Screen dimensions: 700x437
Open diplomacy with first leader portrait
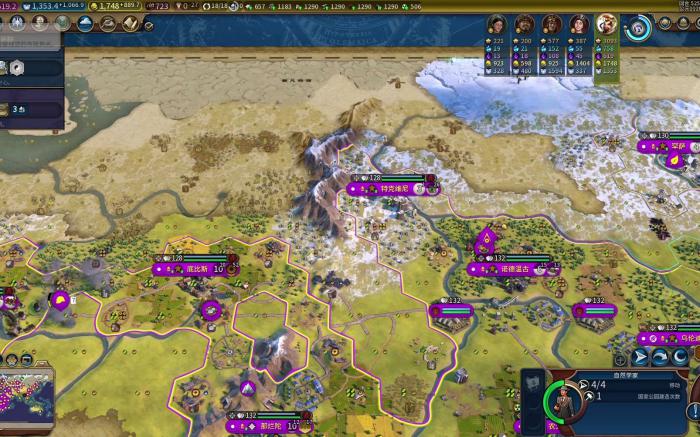point(497,25)
